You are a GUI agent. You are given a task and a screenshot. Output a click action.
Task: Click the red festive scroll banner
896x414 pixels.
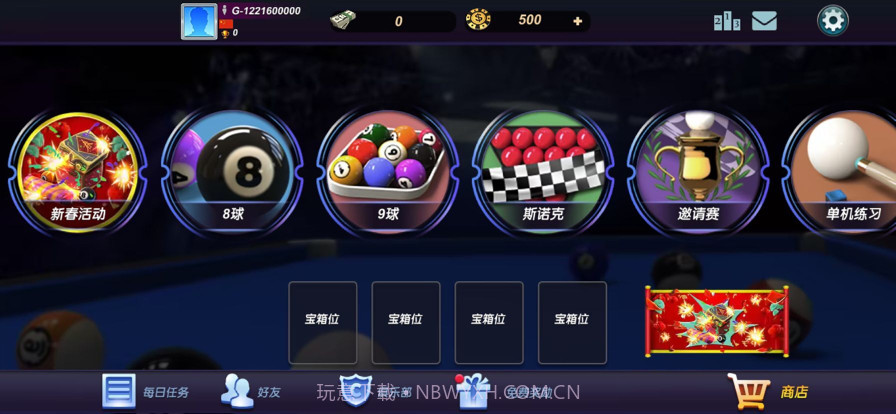pos(716,320)
